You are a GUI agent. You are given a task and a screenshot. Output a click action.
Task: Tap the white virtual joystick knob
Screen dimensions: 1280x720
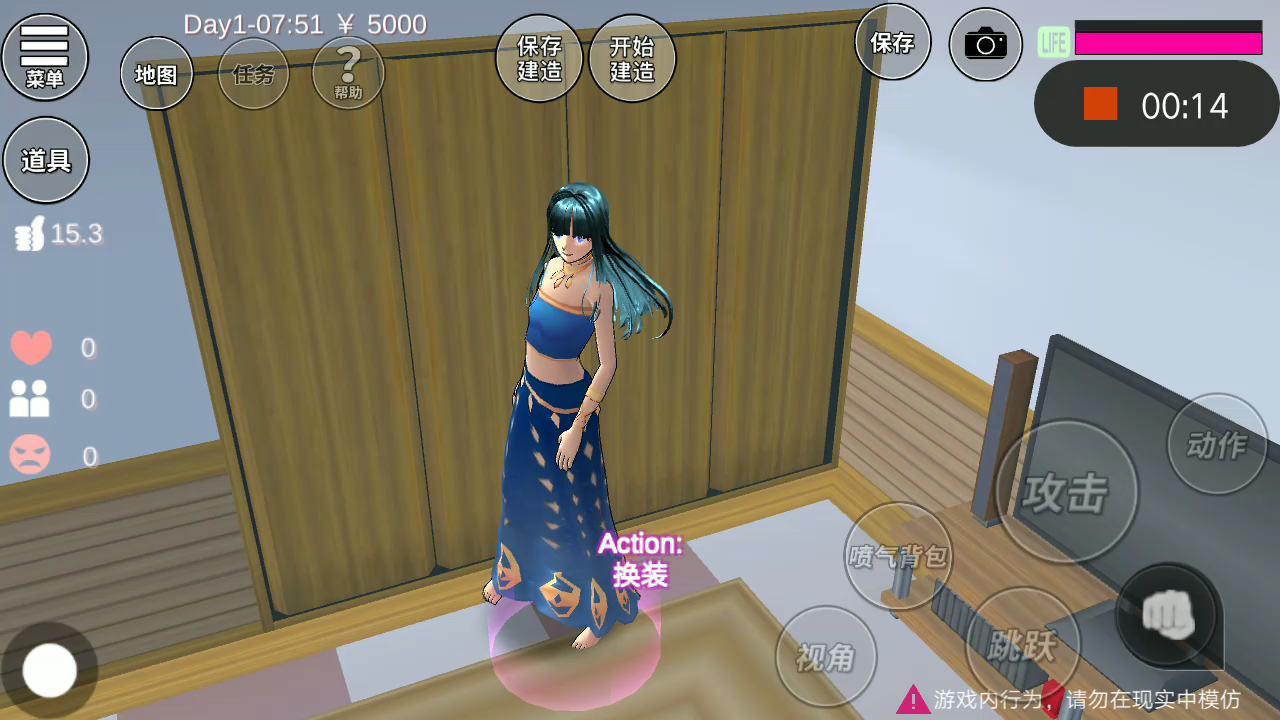[50, 670]
